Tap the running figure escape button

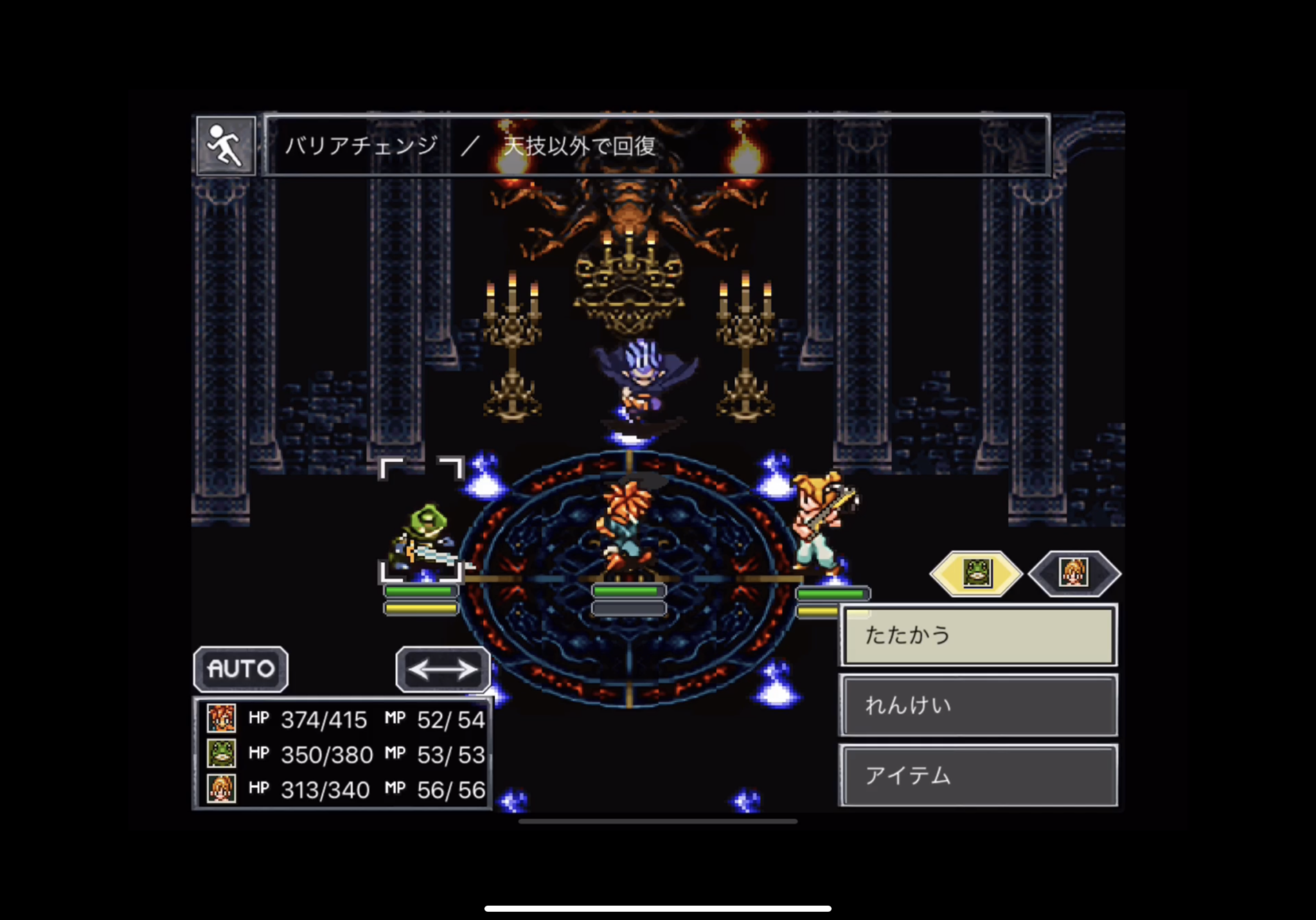(x=226, y=146)
